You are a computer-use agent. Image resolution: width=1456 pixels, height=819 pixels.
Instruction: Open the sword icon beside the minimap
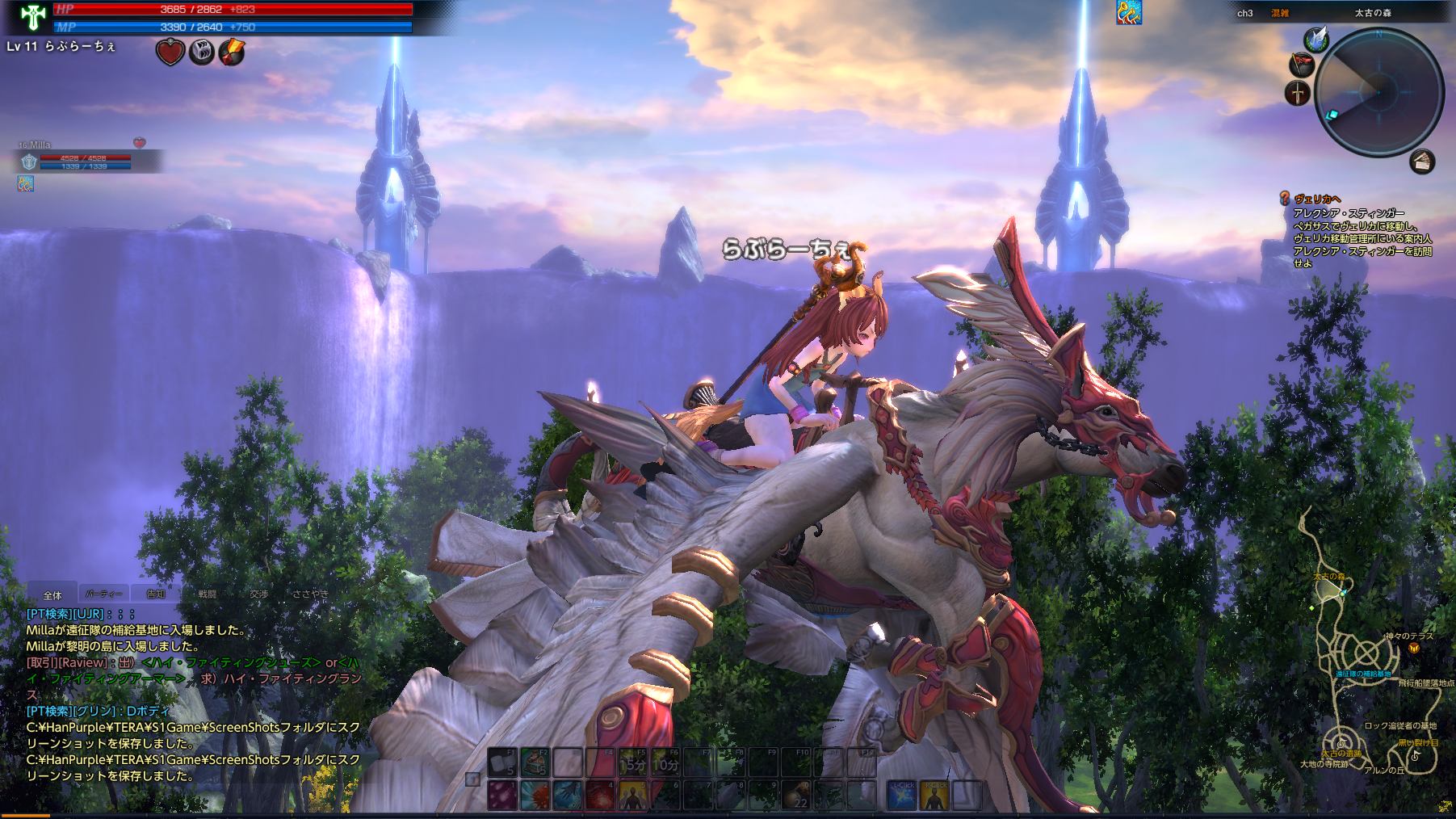[x=1298, y=94]
